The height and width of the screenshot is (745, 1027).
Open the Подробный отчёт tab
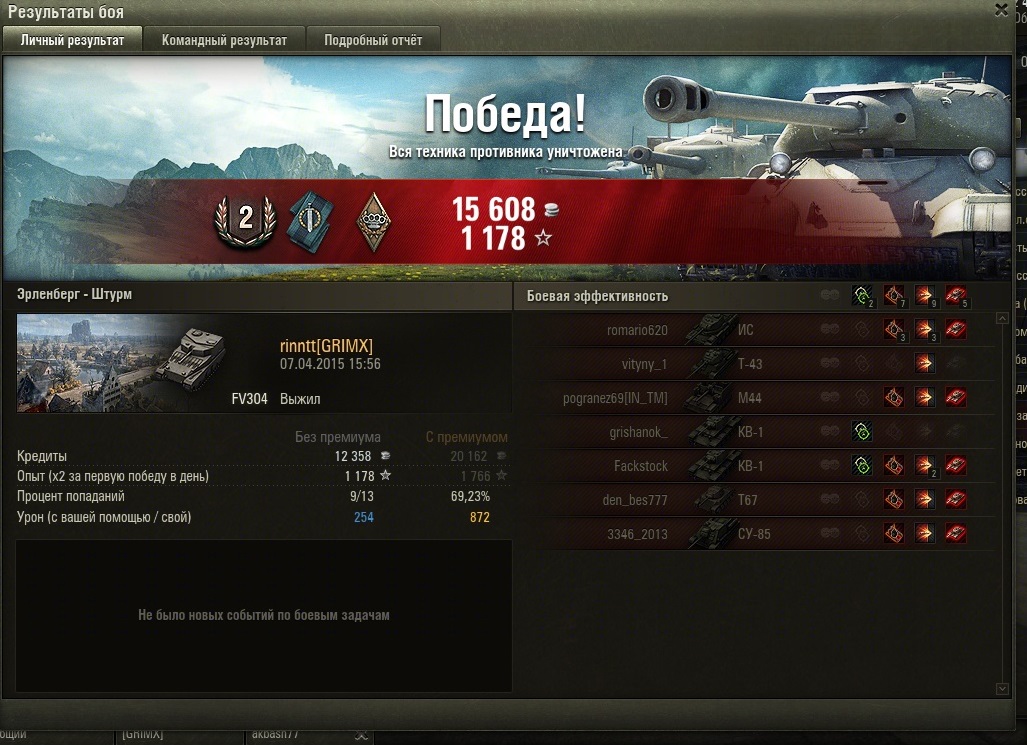click(x=372, y=40)
